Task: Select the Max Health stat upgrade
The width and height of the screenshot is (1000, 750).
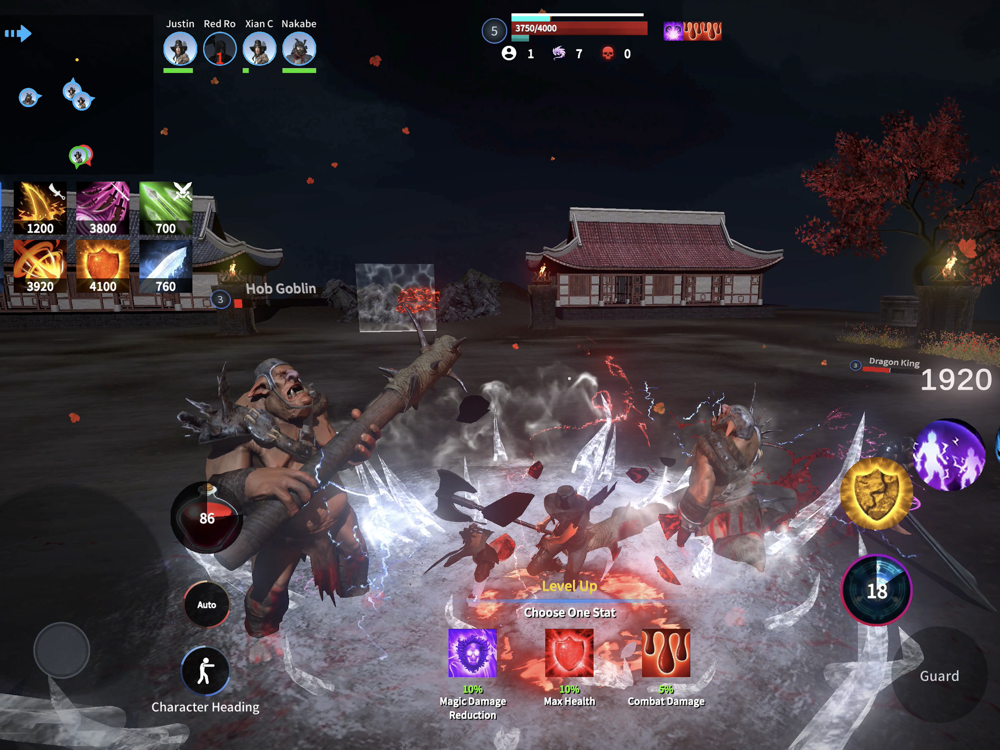Action: (569, 654)
